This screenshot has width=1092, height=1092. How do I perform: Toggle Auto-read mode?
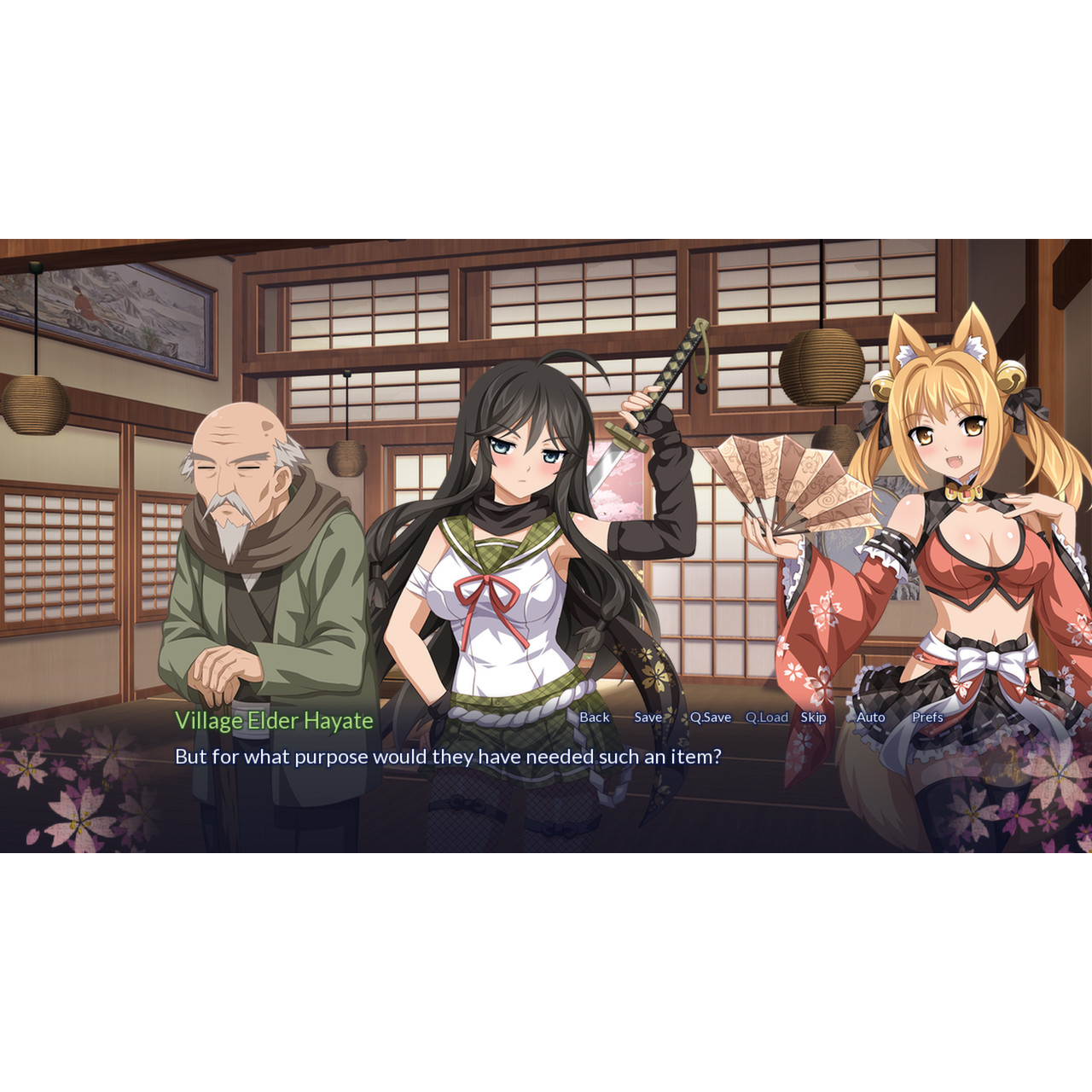point(869,717)
